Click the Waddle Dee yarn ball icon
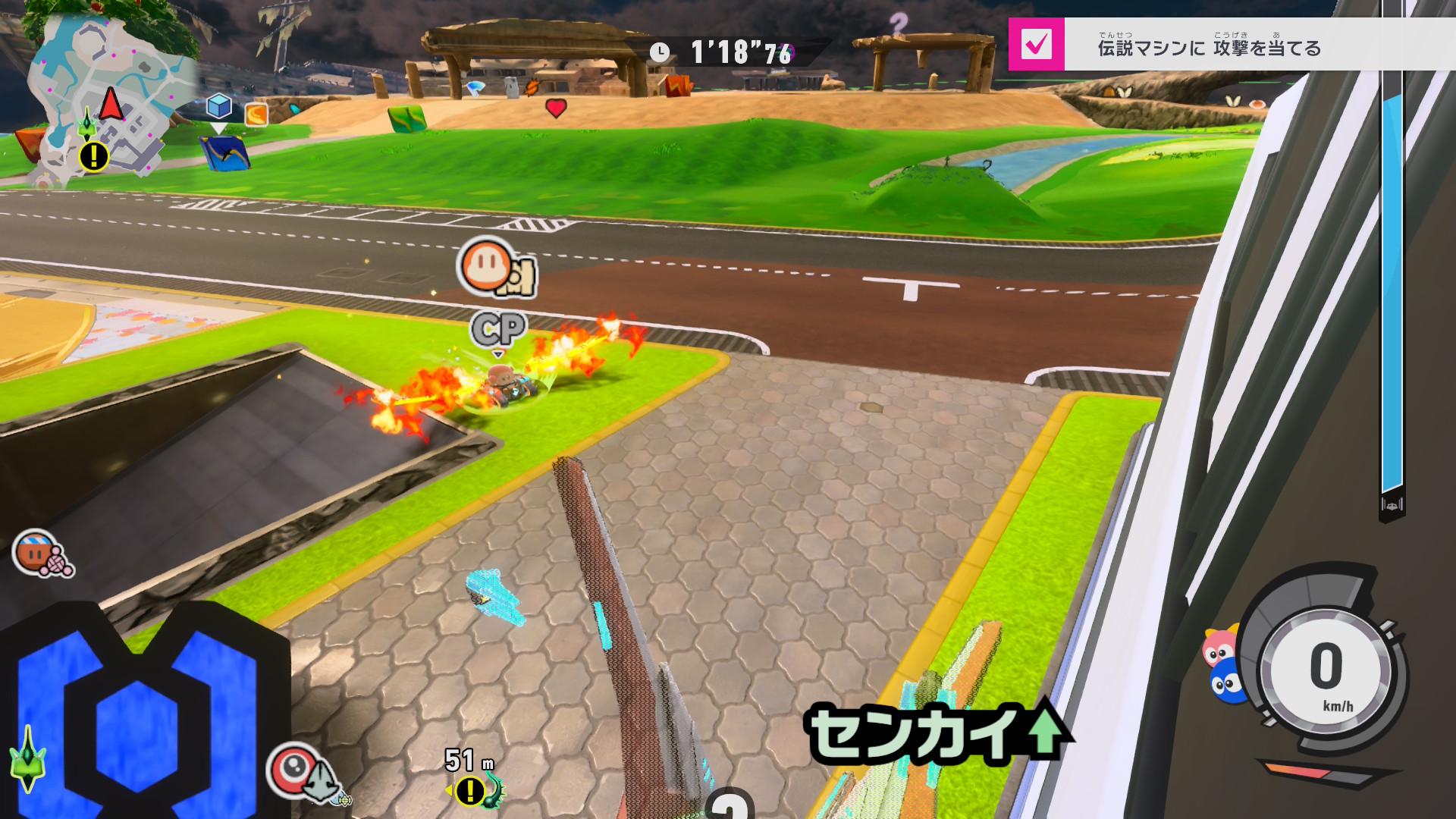Screen dimensions: 1456x819 pyautogui.click(x=41, y=554)
